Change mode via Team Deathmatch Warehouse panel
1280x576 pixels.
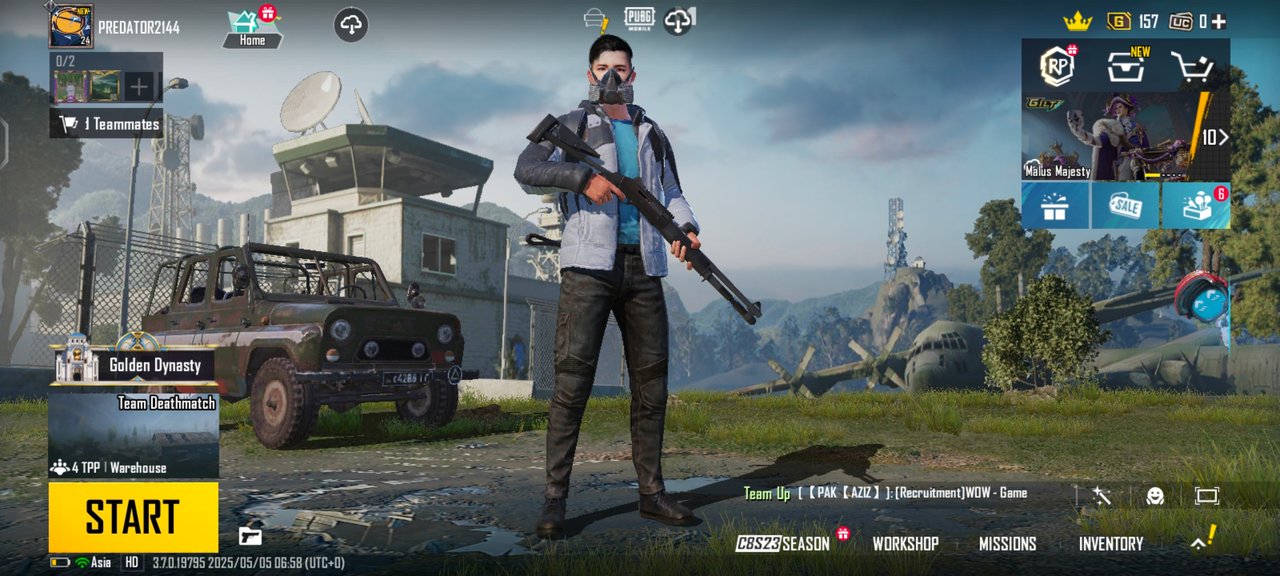click(133, 435)
